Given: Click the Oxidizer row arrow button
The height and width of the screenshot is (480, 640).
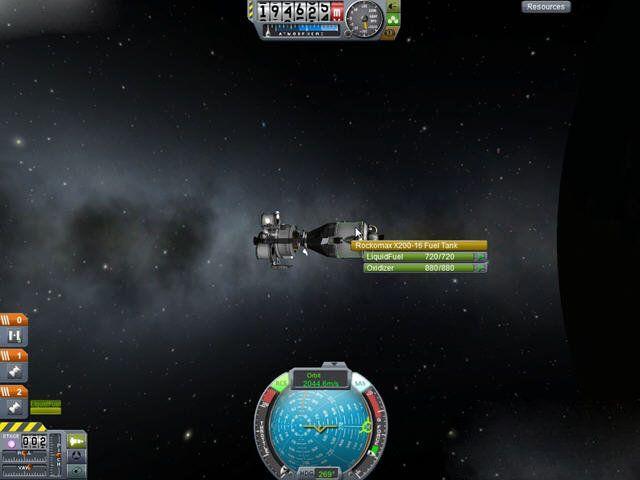Looking at the screenshot, I should [x=481, y=268].
